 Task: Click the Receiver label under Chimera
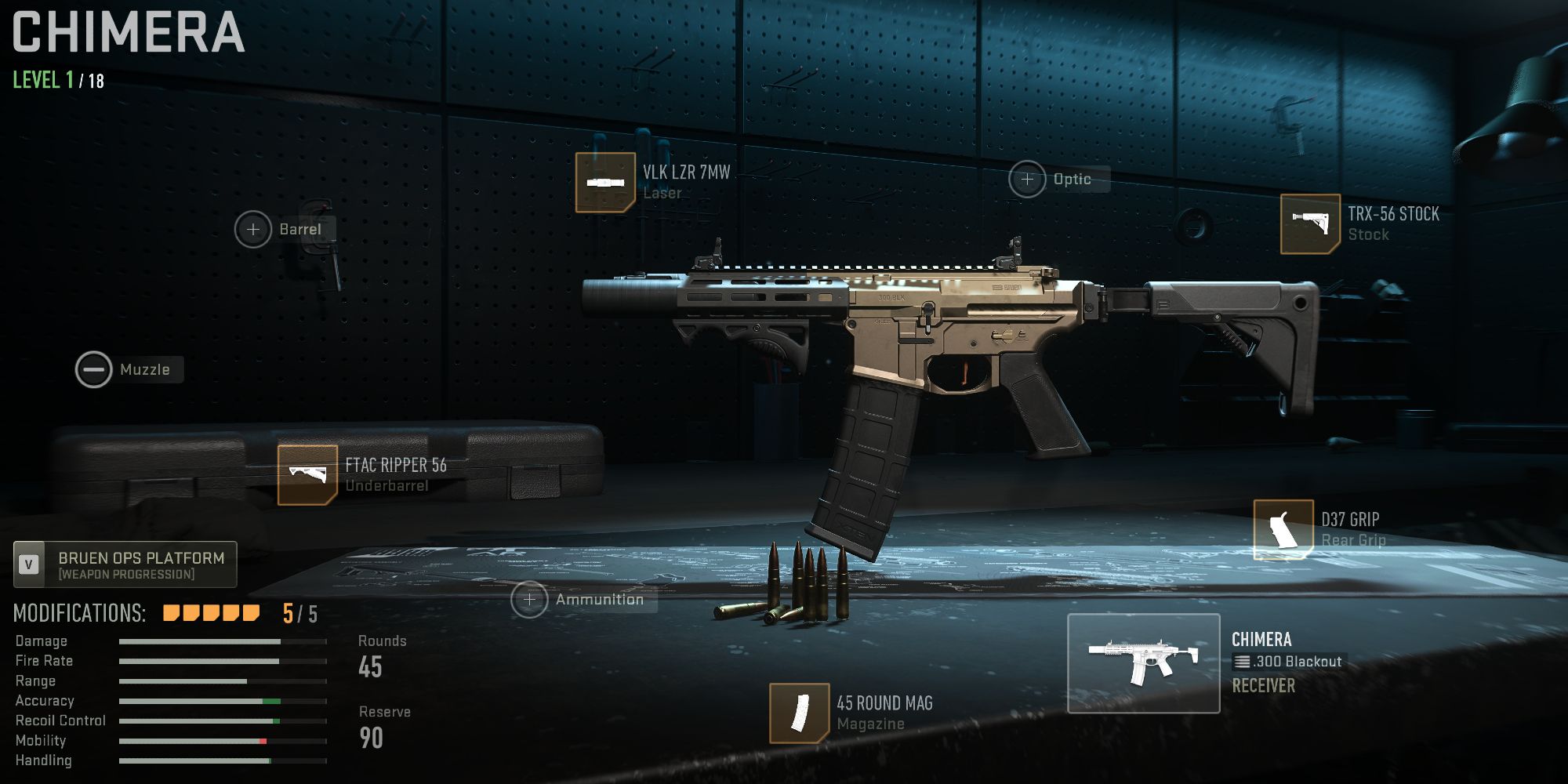coord(1265,686)
